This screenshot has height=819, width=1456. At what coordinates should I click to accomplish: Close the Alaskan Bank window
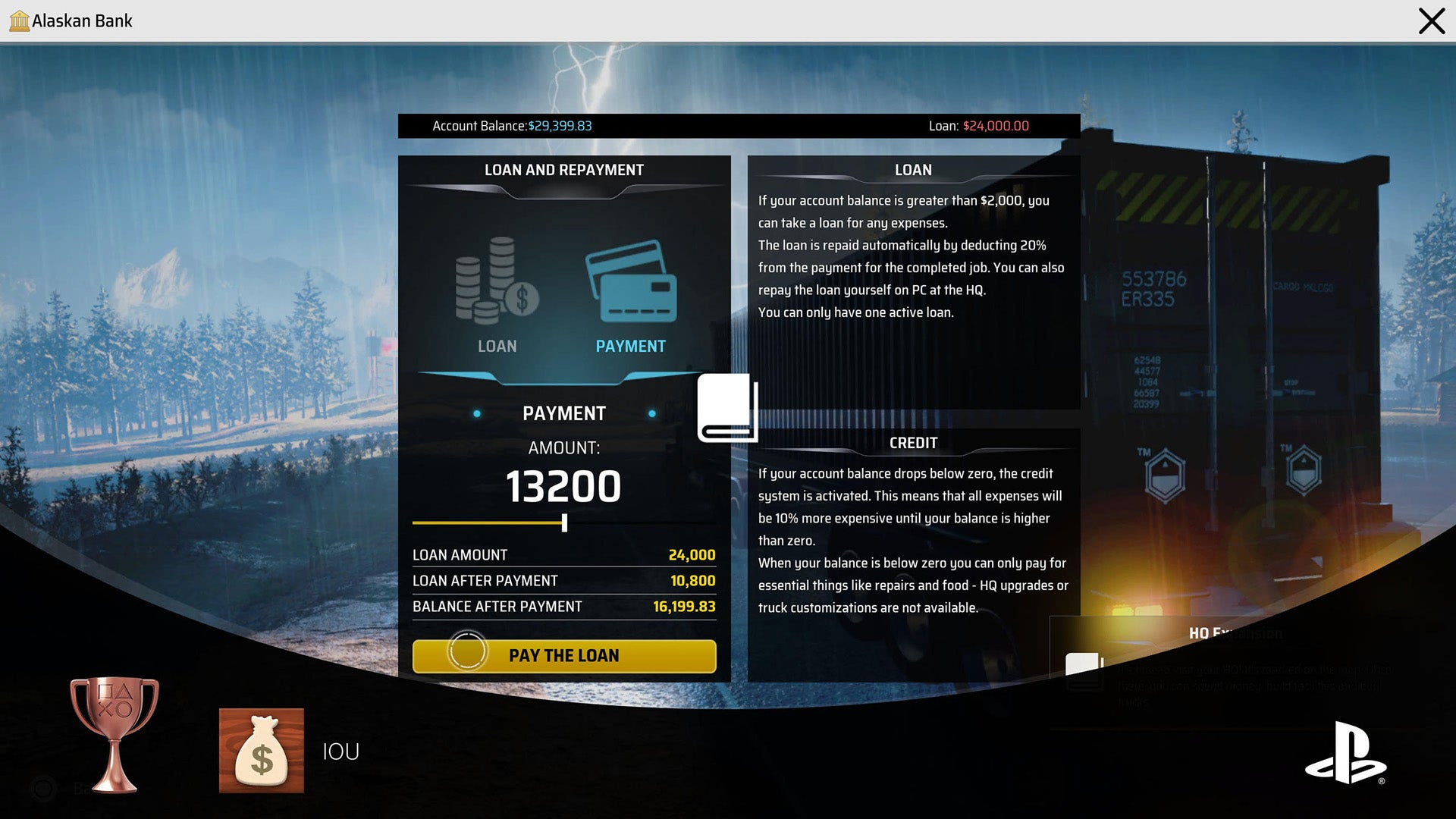pos(1431,21)
